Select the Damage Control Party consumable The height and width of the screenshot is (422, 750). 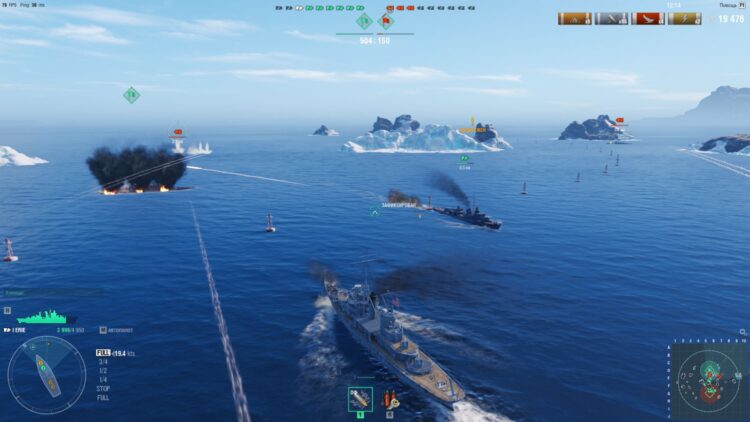pos(360,399)
